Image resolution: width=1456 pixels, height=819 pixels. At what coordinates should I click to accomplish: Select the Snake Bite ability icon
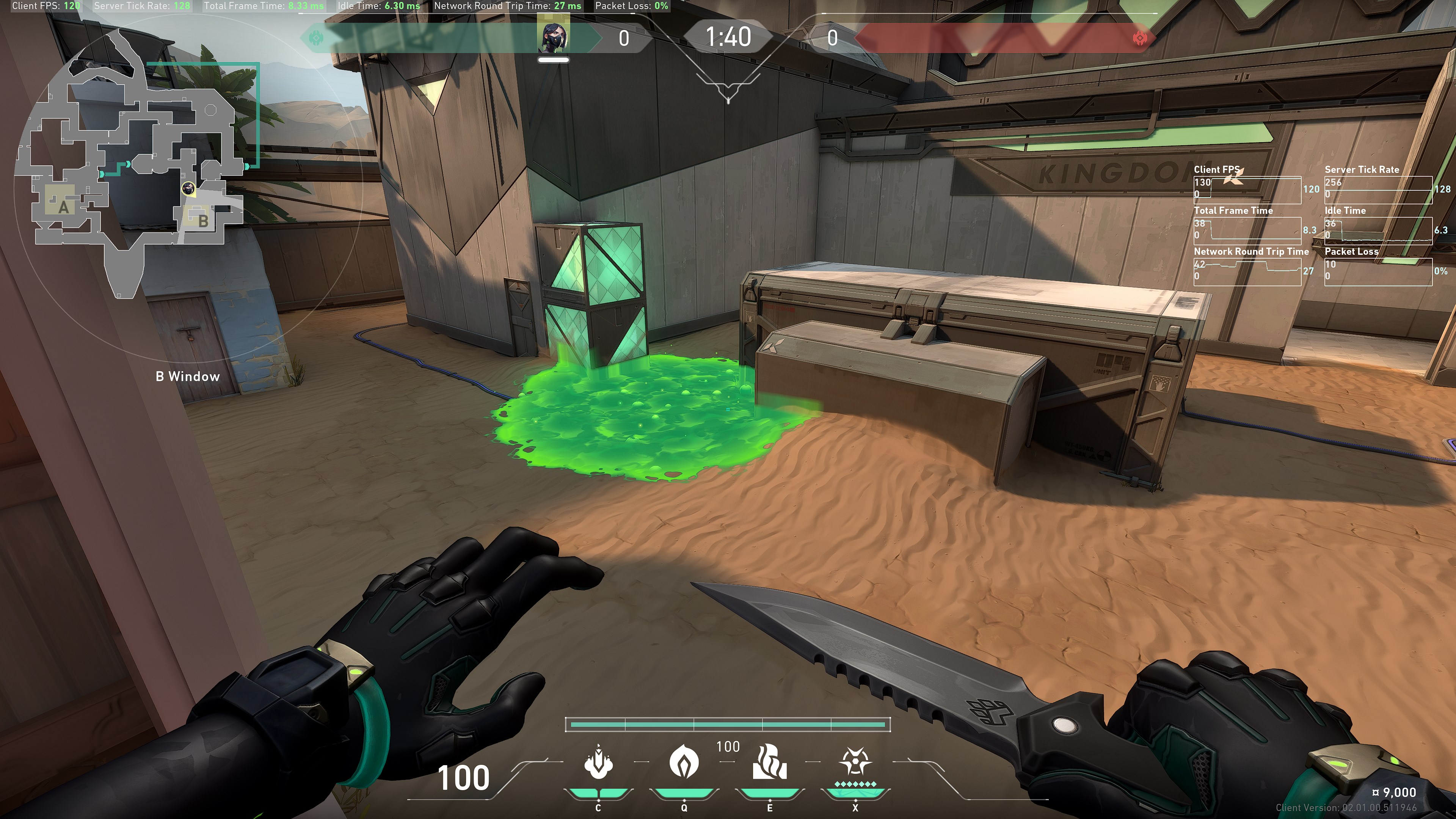[x=598, y=763]
